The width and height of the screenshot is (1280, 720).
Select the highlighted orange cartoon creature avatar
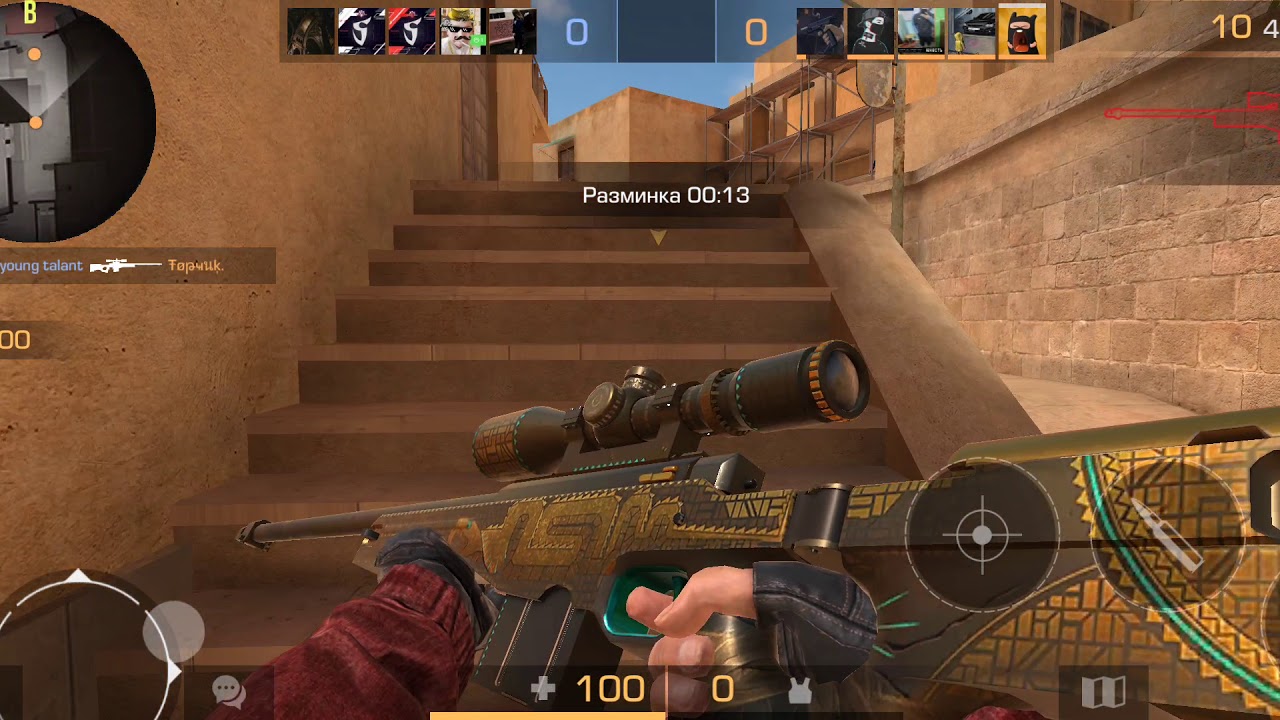pyautogui.click(x=1021, y=32)
